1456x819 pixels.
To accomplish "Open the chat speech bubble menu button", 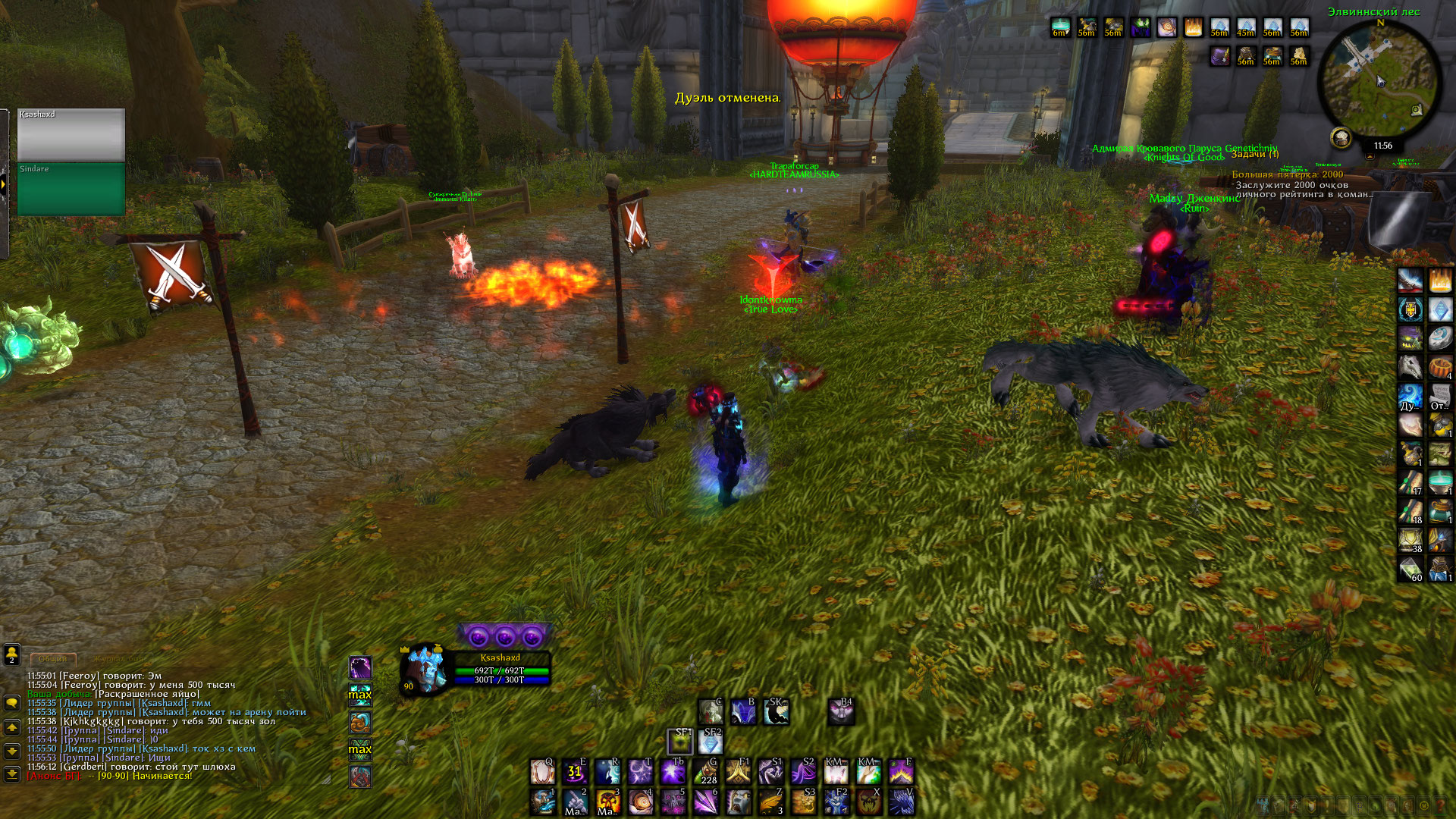I will [x=12, y=703].
